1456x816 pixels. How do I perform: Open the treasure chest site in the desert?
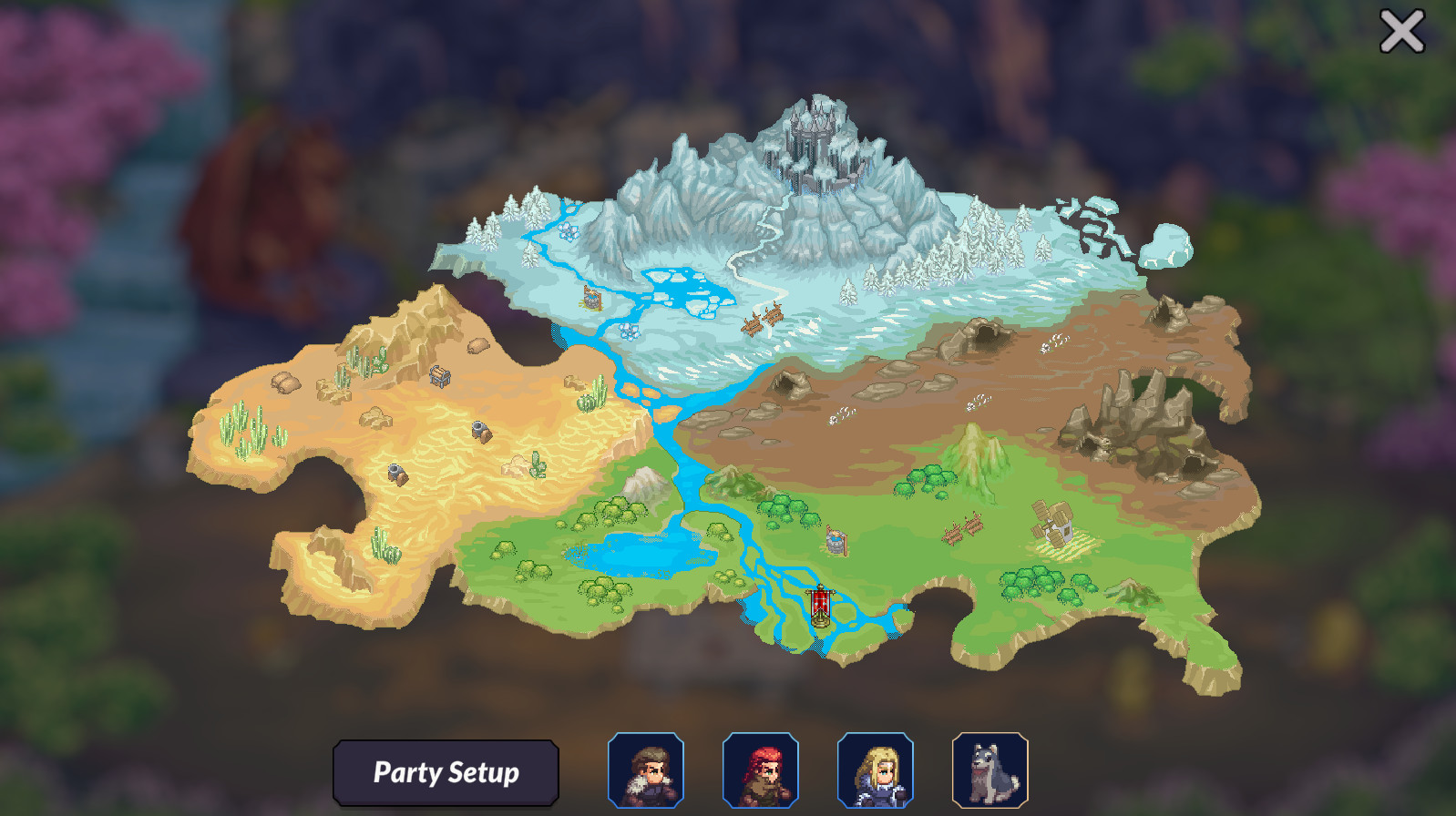tap(439, 376)
